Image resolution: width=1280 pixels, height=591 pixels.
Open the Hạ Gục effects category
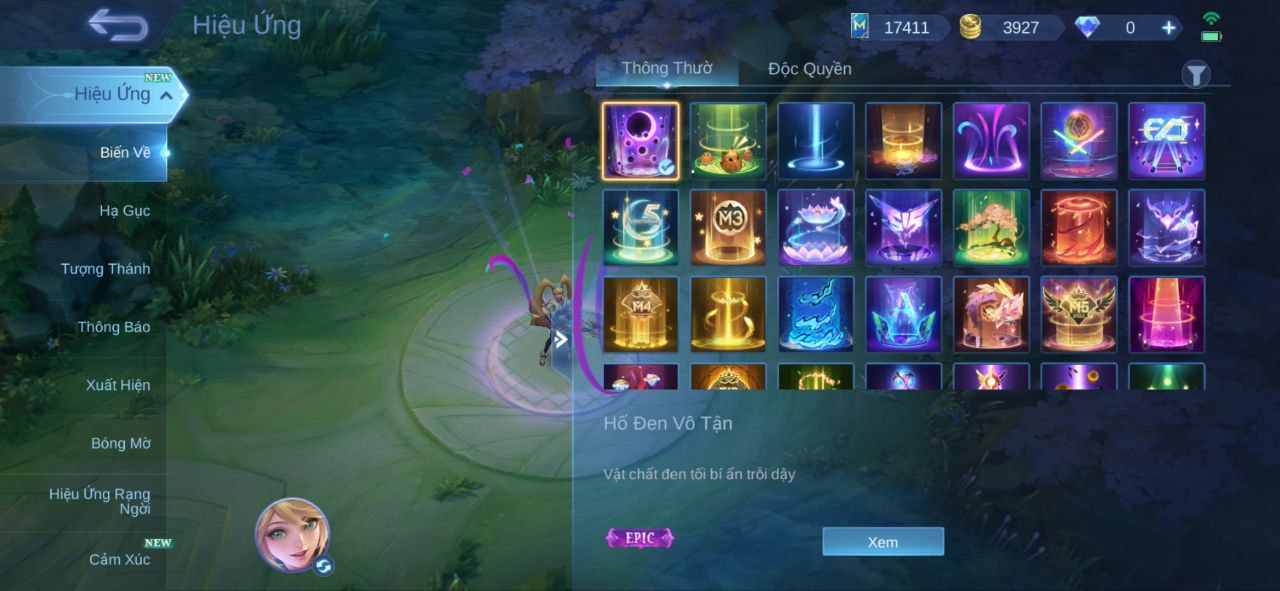[x=124, y=211]
